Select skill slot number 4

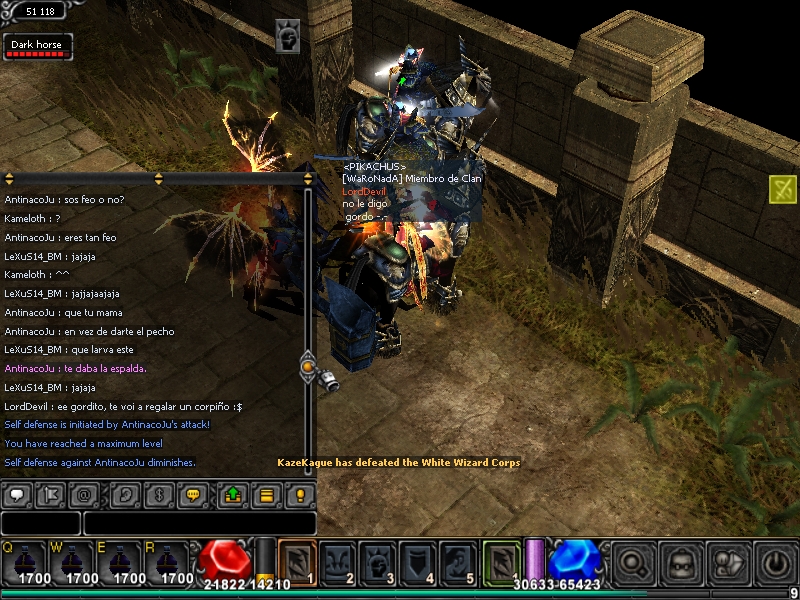pyautogui.click(x=418, y=561)
